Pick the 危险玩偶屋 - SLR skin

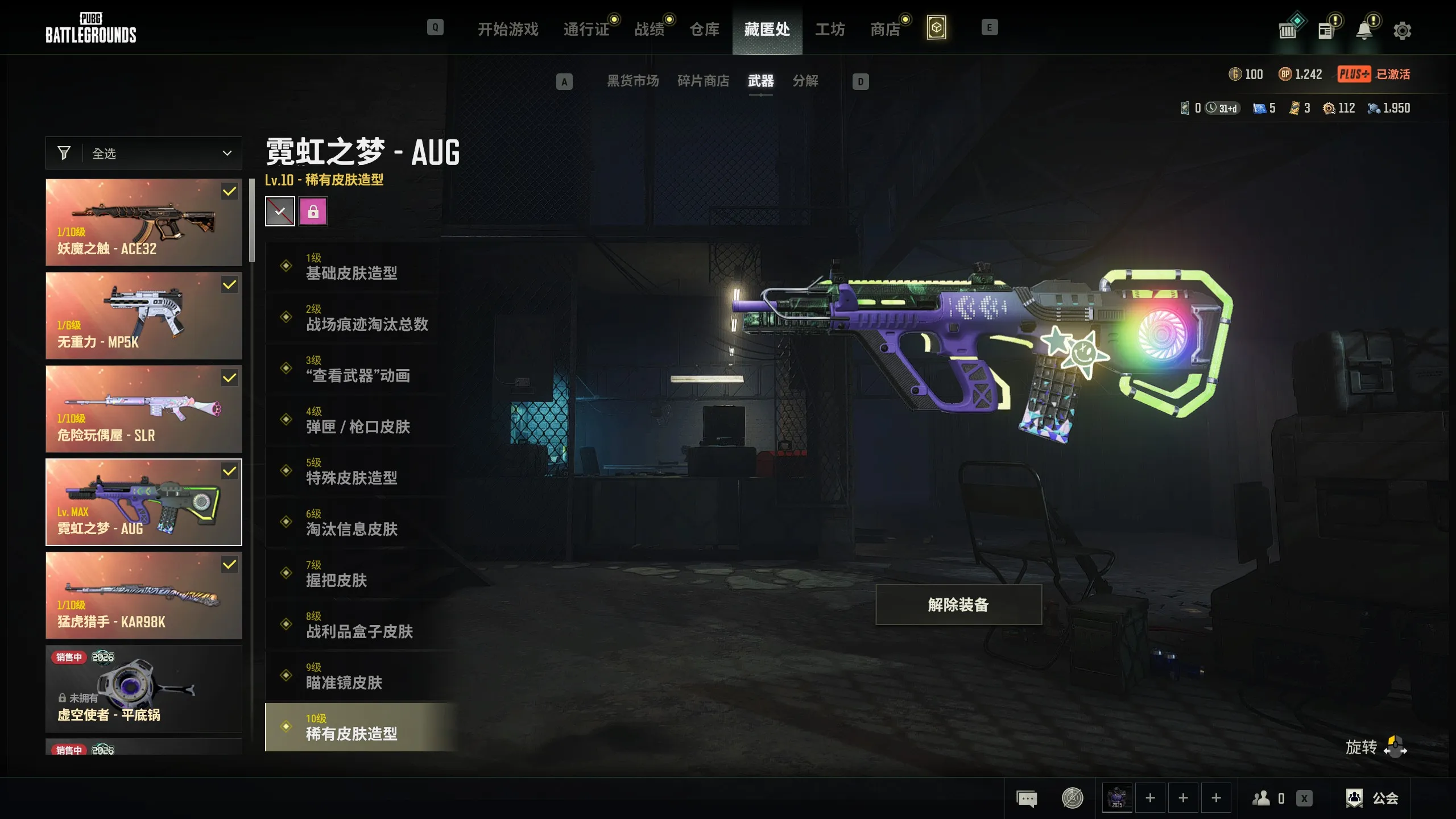(144, 409)
